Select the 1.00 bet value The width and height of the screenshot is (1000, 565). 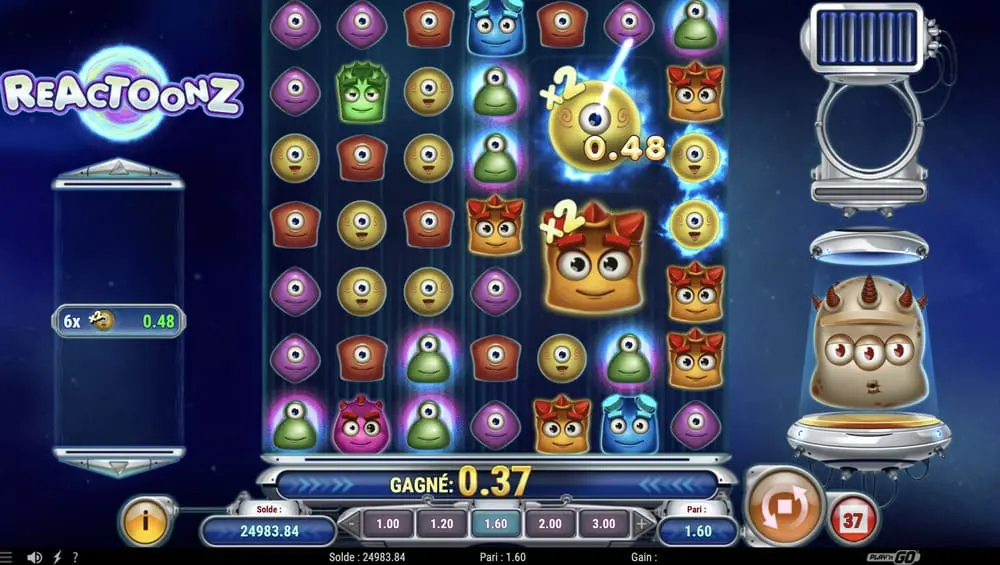coord(387,523)
